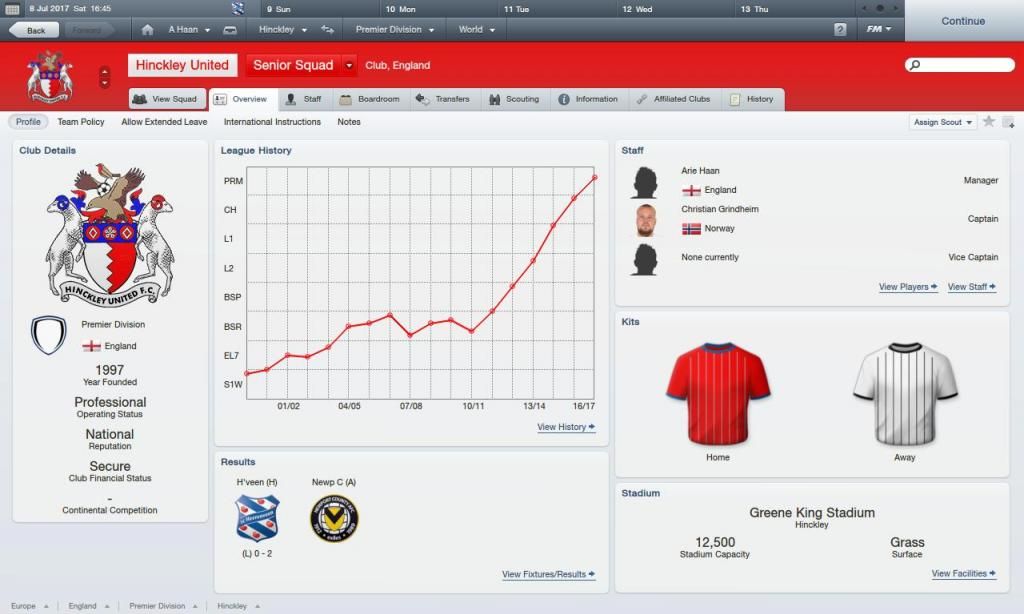Follow the View History link

tap(566, 427)
